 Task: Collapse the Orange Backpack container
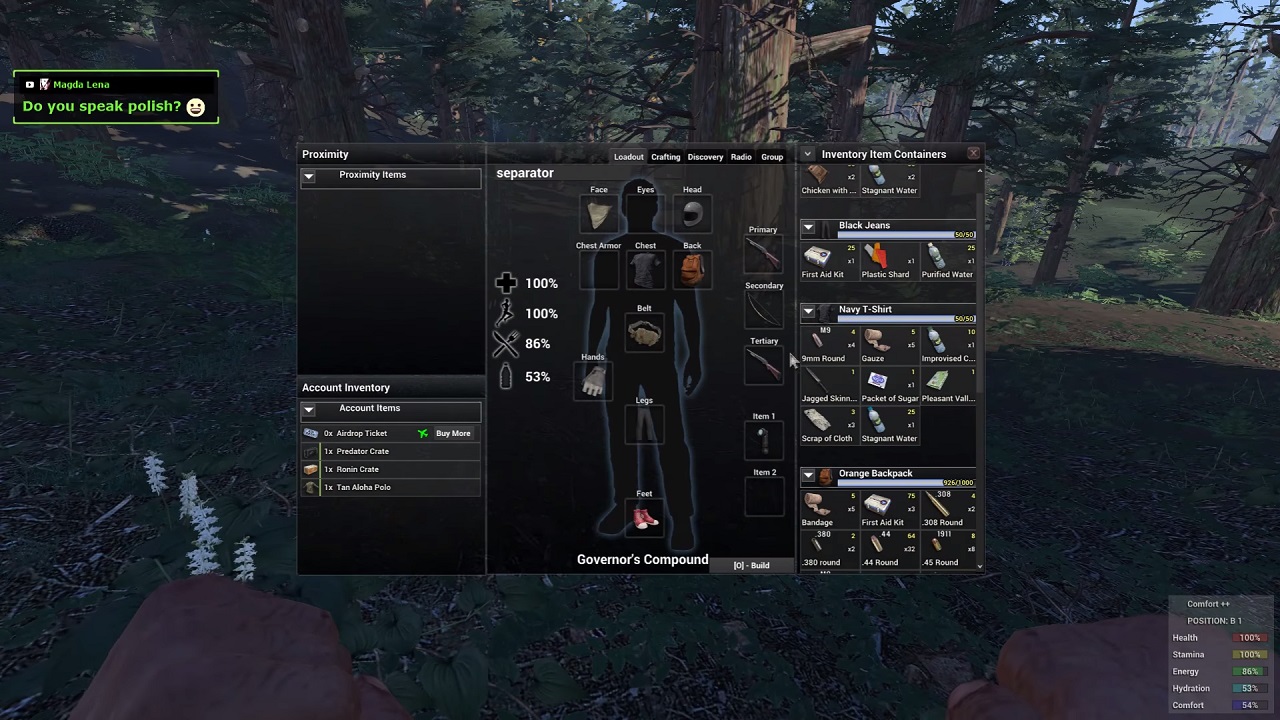(808, 475)
